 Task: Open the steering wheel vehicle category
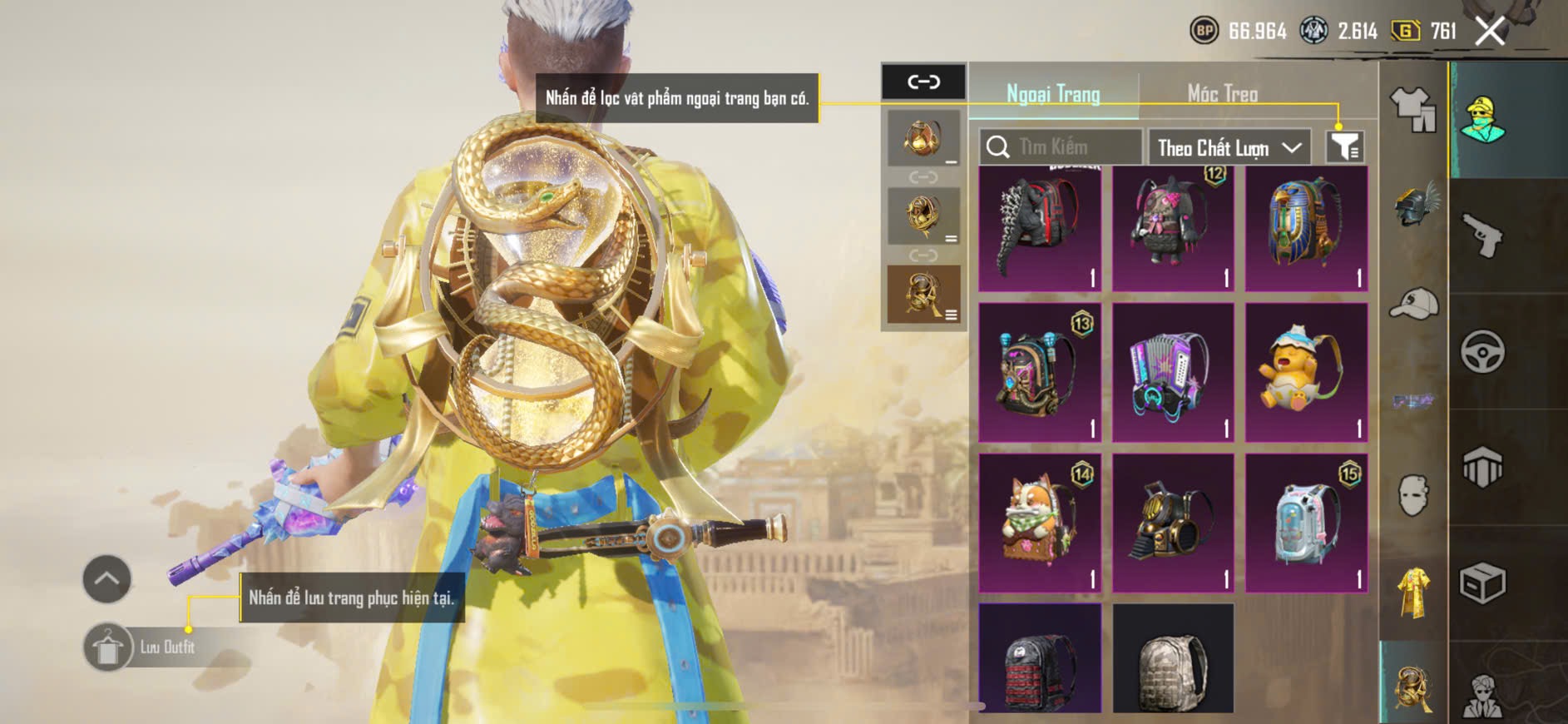[1482, 351]
